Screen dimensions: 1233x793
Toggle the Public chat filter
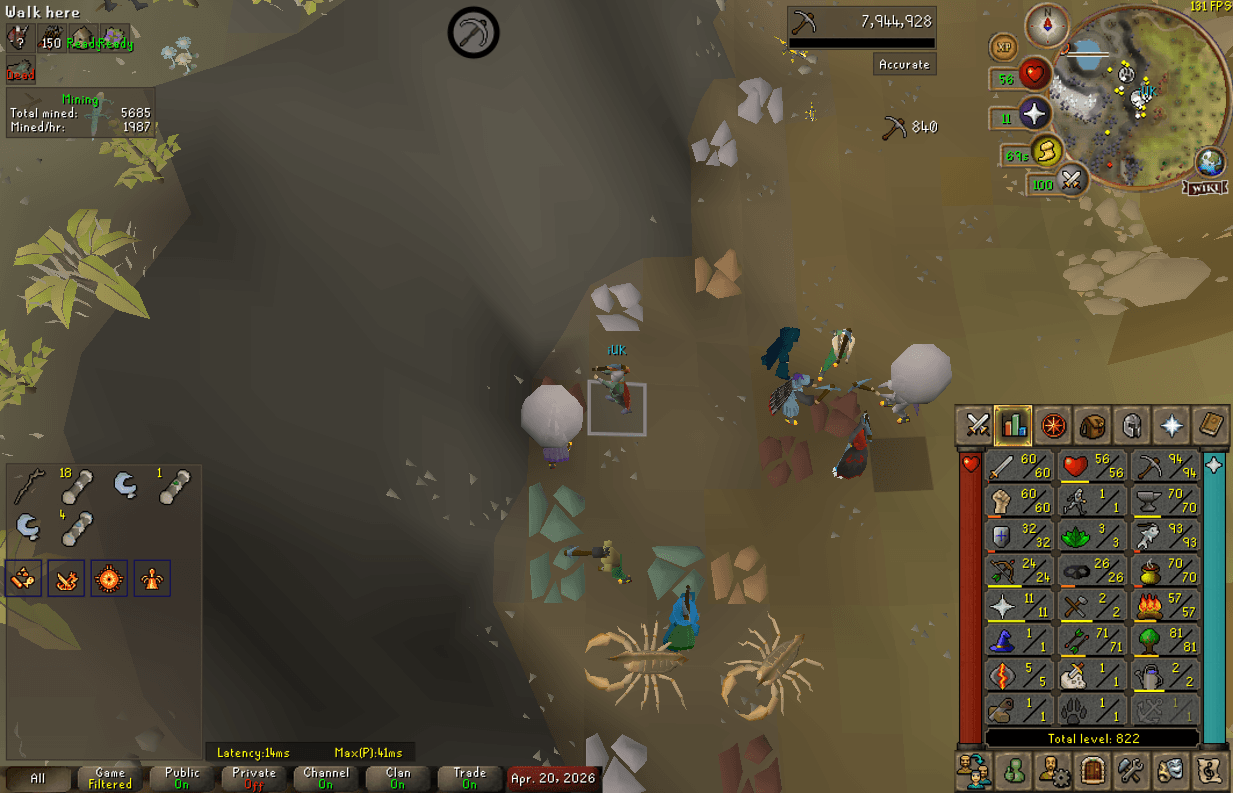pos(182,778)
